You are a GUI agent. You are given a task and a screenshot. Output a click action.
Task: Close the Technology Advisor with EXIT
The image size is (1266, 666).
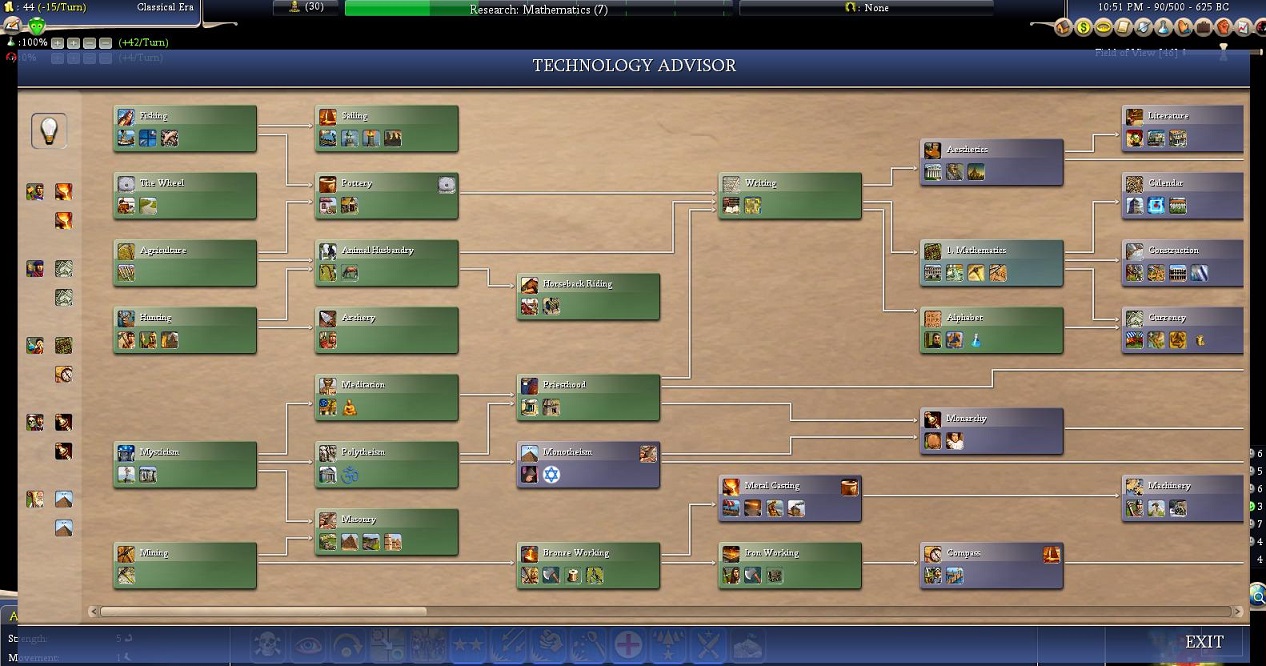1204,642
